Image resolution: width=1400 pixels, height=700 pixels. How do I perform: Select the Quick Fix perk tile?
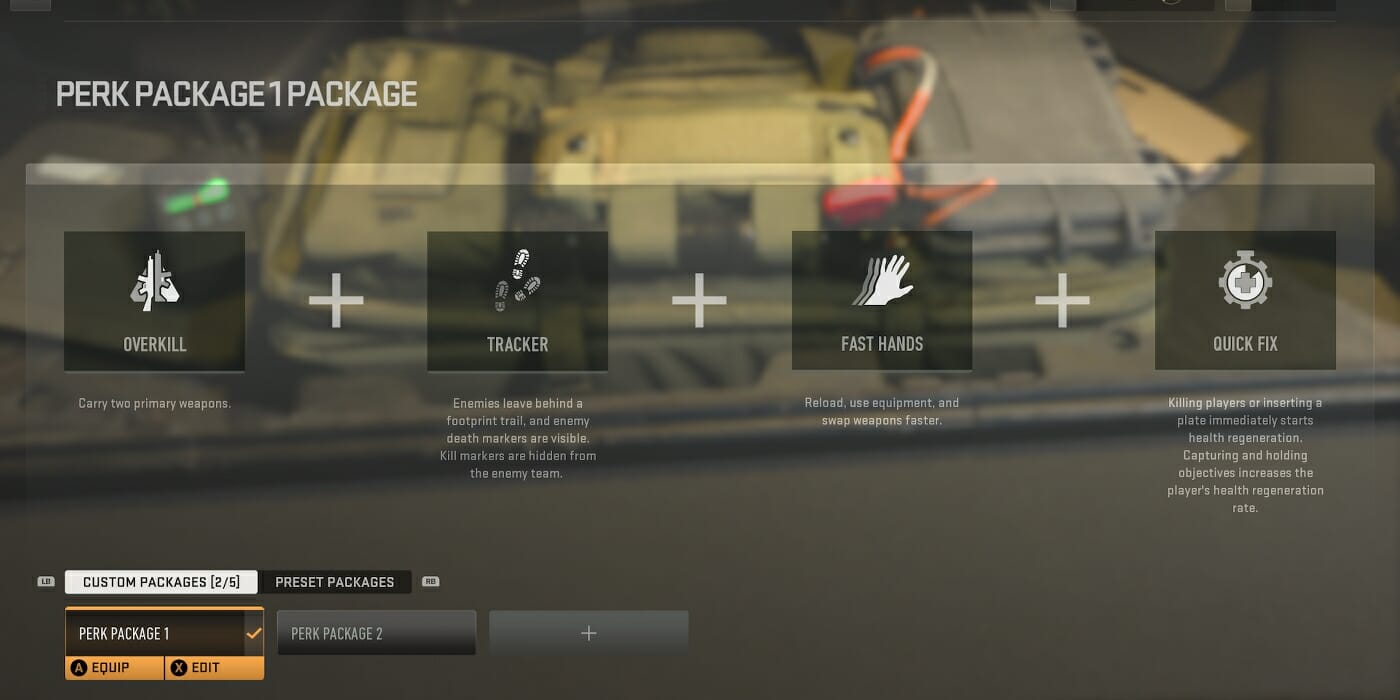(1245, 301)
